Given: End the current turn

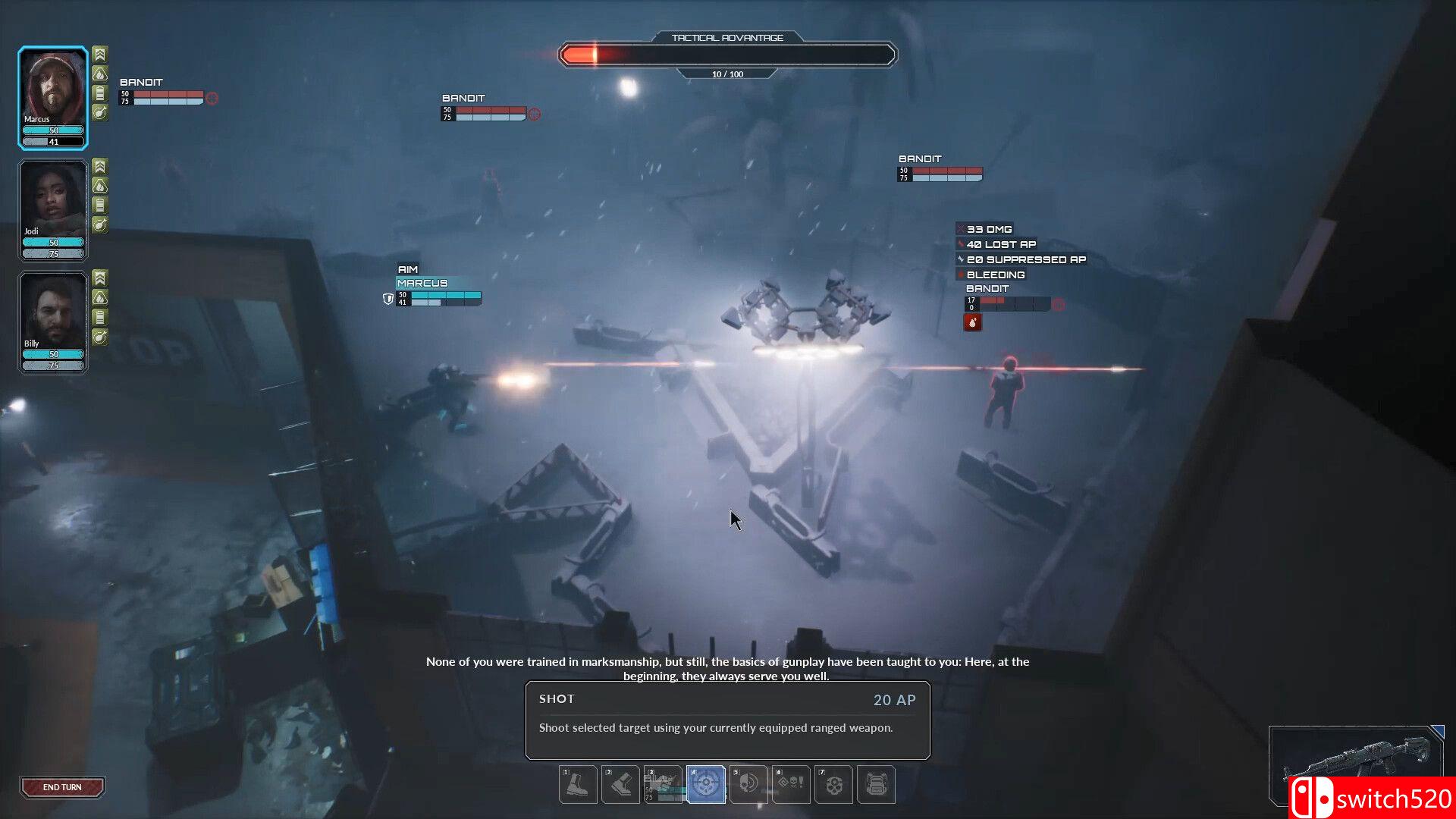Looking at the screenshot, I should coord(62,787).
